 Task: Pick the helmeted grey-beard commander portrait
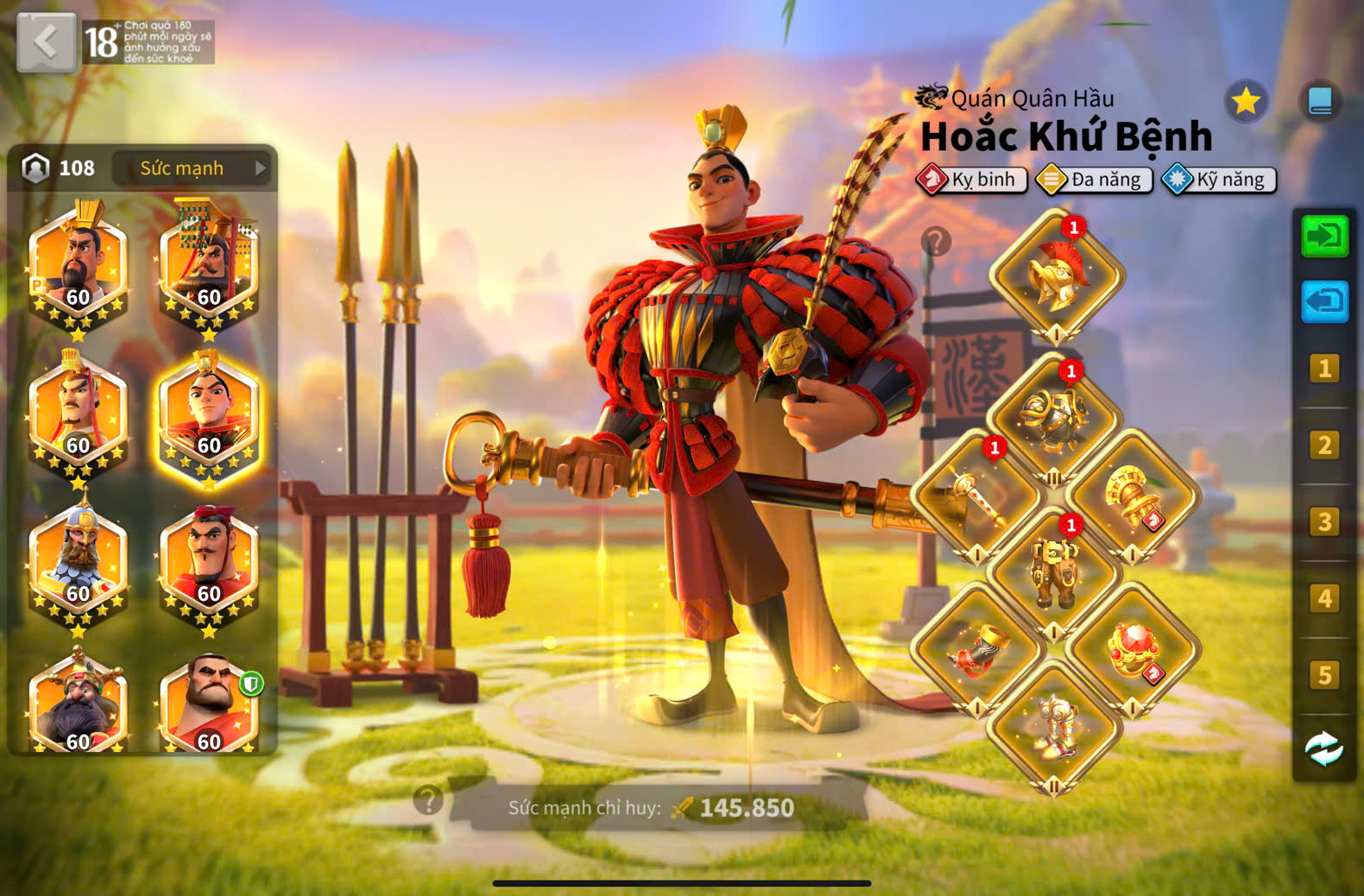78,561
